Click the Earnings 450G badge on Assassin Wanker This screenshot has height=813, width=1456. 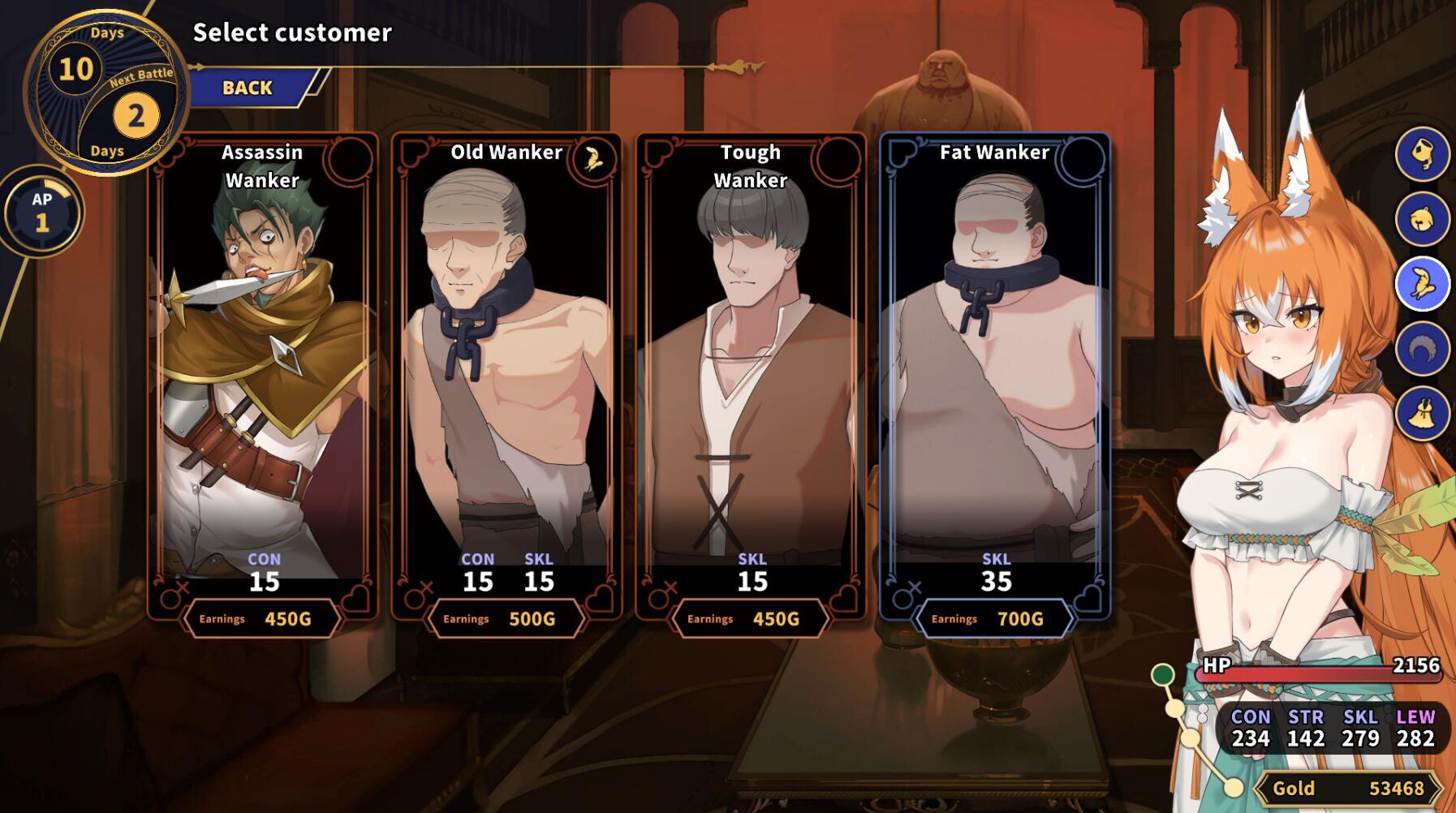point(260,617)
